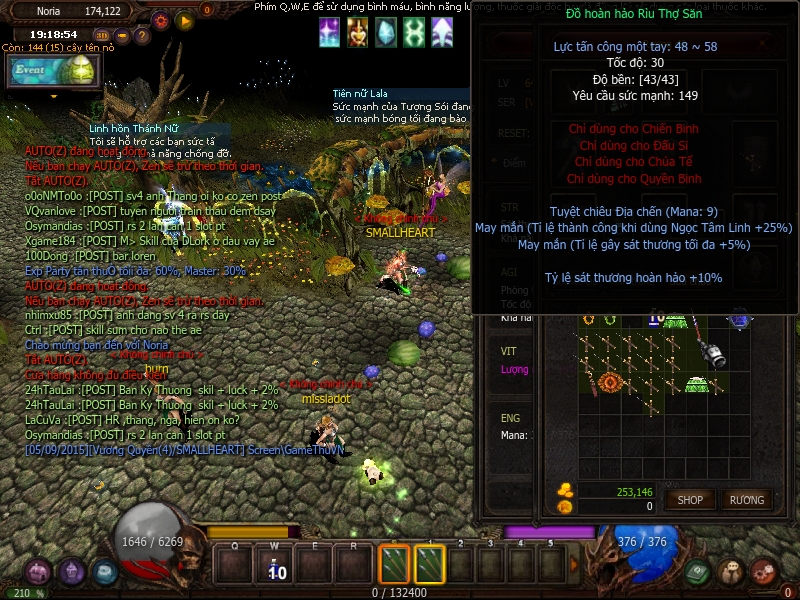Expand the arrow below Event banner

pyautogui.click(x=53, y=96)
